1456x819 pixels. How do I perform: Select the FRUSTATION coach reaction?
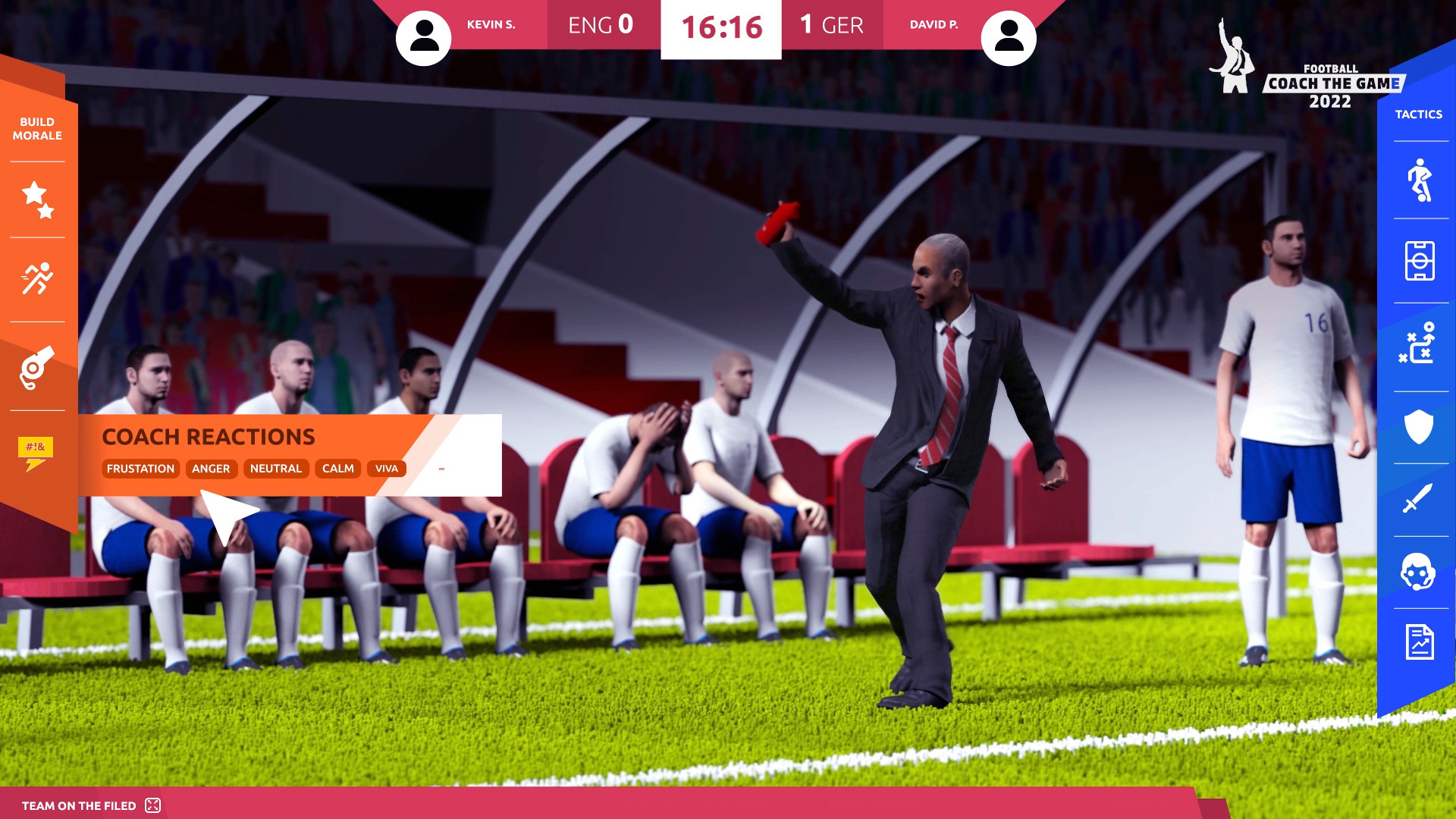point(141,469)
